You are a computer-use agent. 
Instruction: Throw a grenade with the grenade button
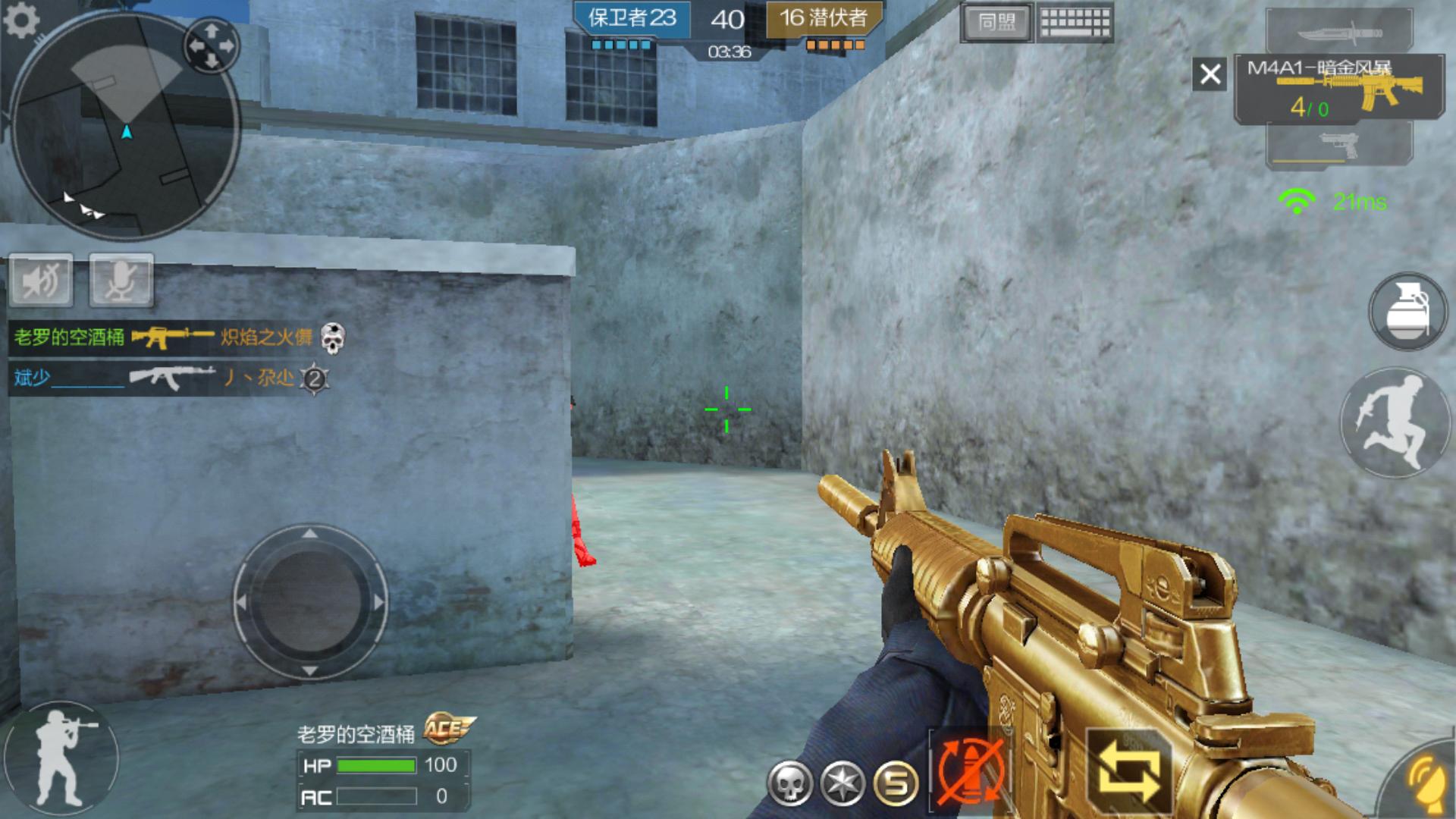pyautogui.click(x=1407, y=312)
